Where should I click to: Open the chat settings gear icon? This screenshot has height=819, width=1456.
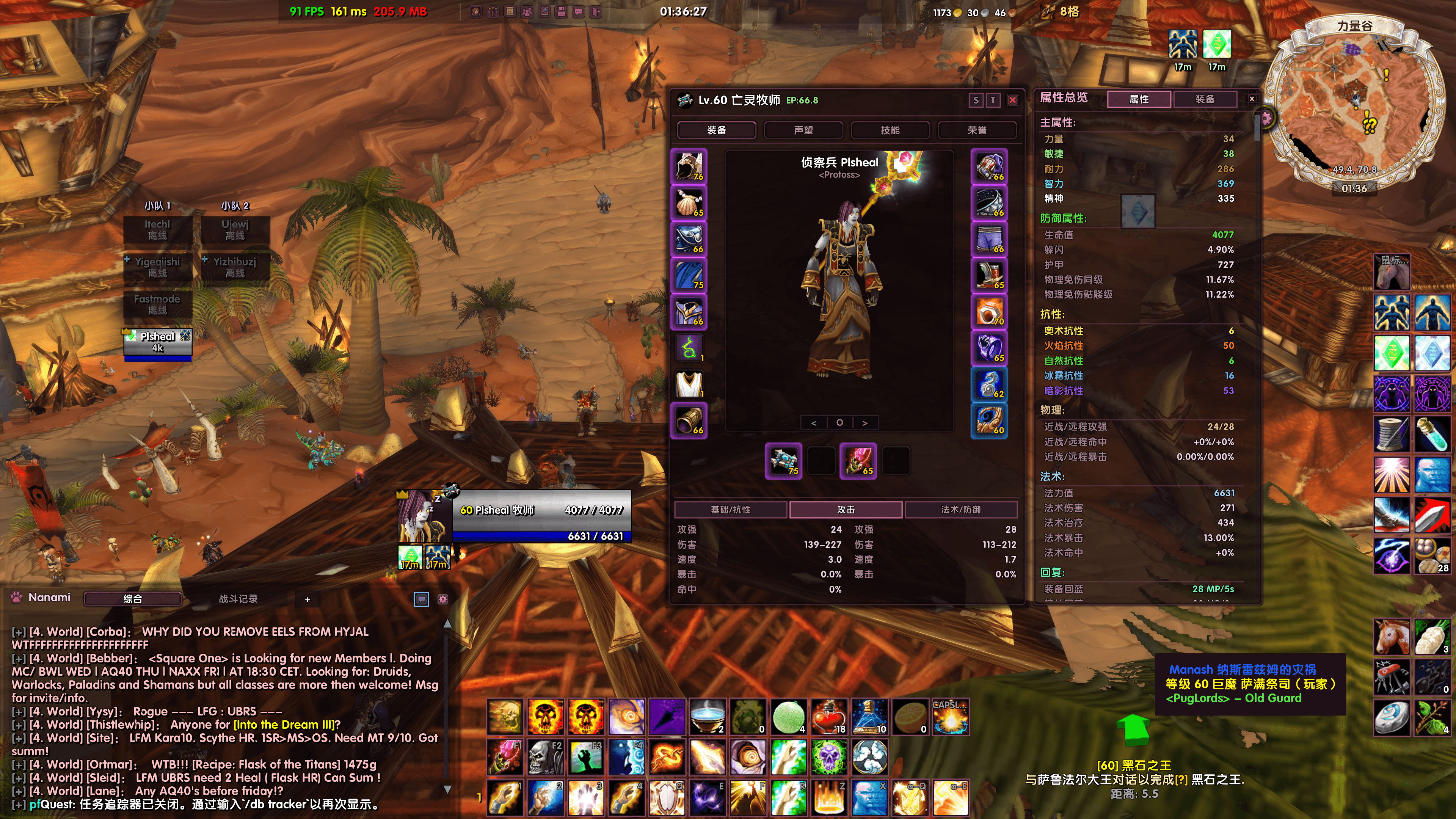tap(443, 599)
